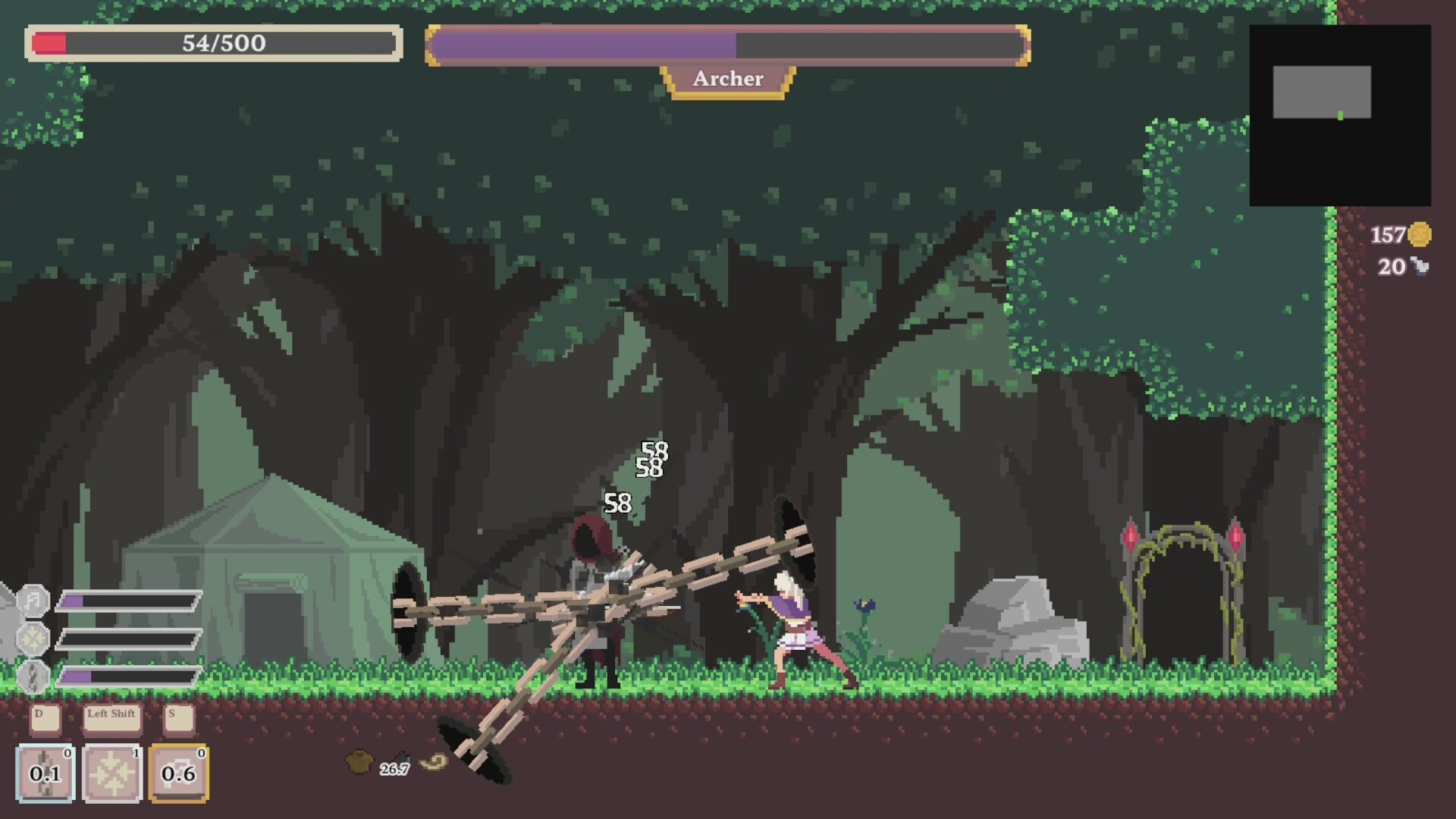This screenshot has width=1456, height=819.
Task: Click the player health bar showing 54/500
Action: [215, 45]
